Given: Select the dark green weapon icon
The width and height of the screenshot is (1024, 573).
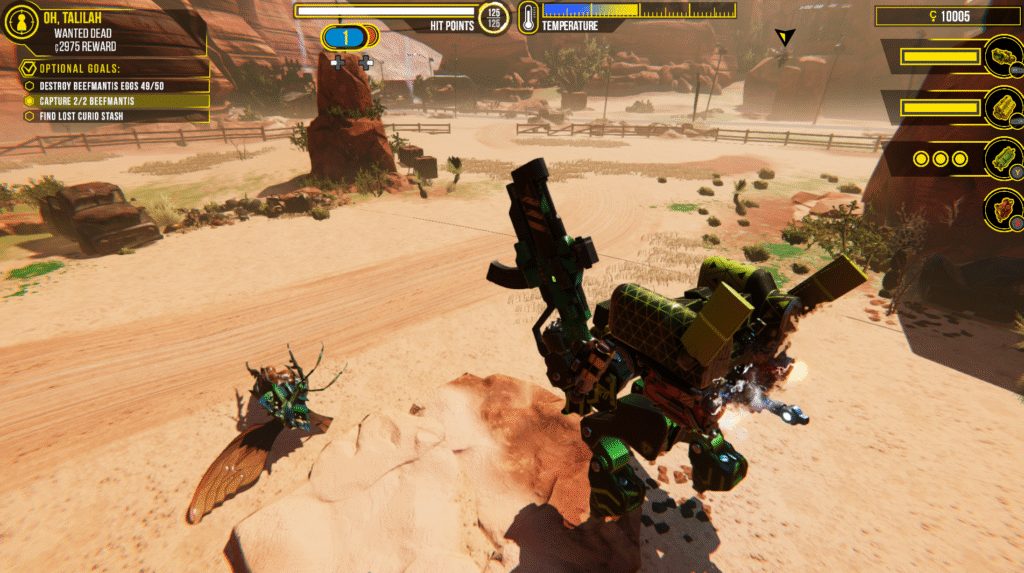Looking at the screenshot, I should point(1001,56).
